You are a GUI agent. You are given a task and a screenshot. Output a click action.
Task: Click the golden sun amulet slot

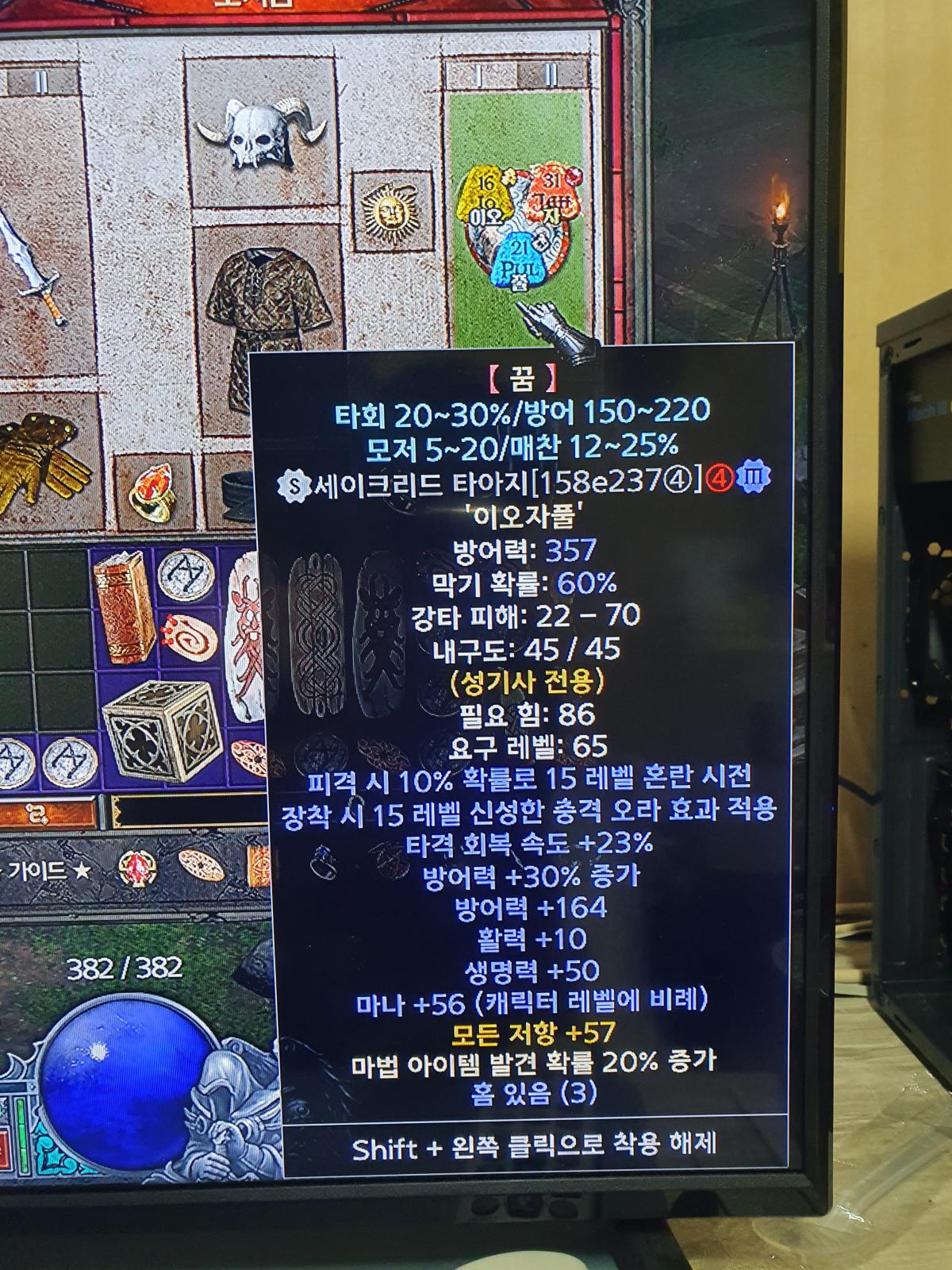click(389, 210)
